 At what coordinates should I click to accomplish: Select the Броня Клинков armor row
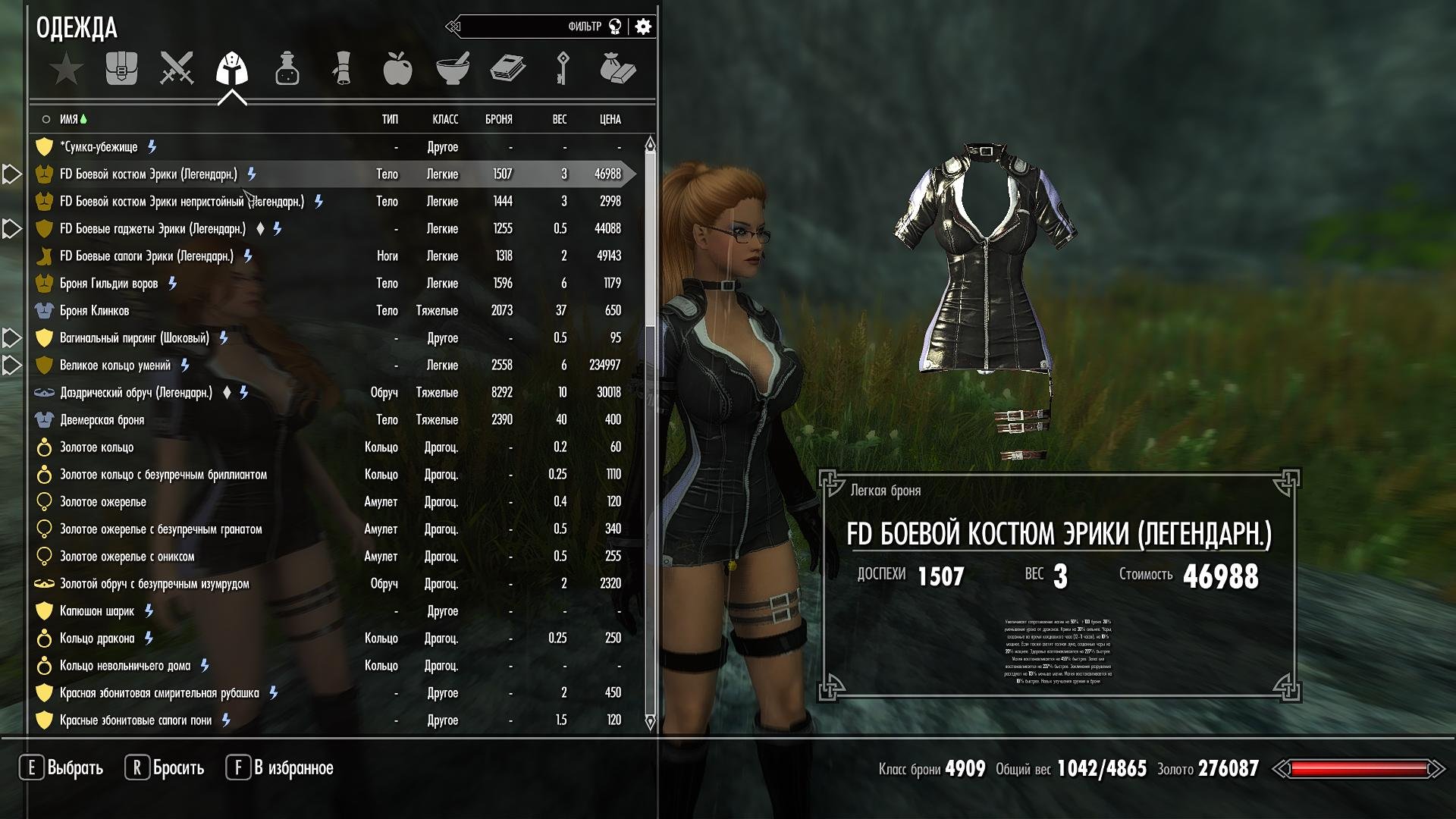point(95,311)
